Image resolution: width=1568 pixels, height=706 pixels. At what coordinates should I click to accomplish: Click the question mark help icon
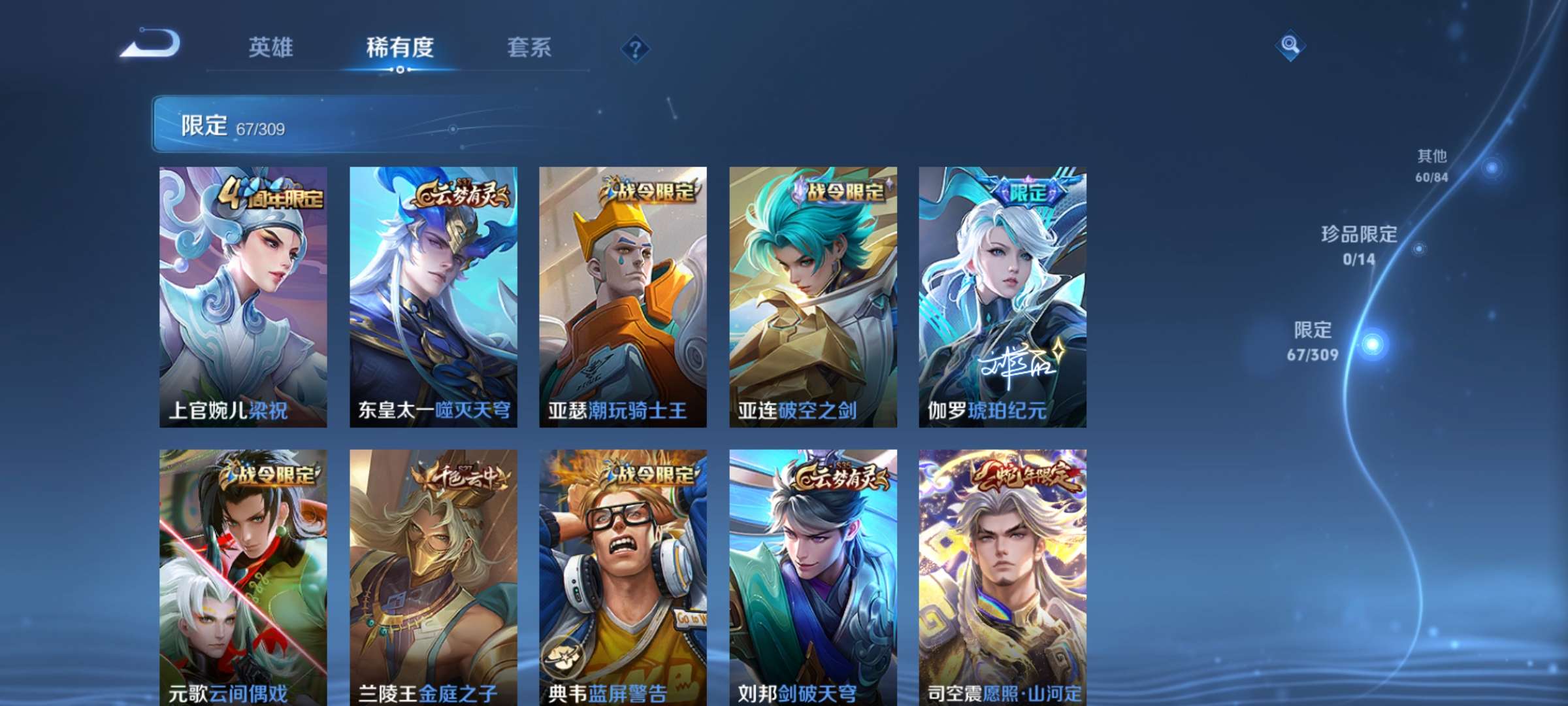click(636, 46)
